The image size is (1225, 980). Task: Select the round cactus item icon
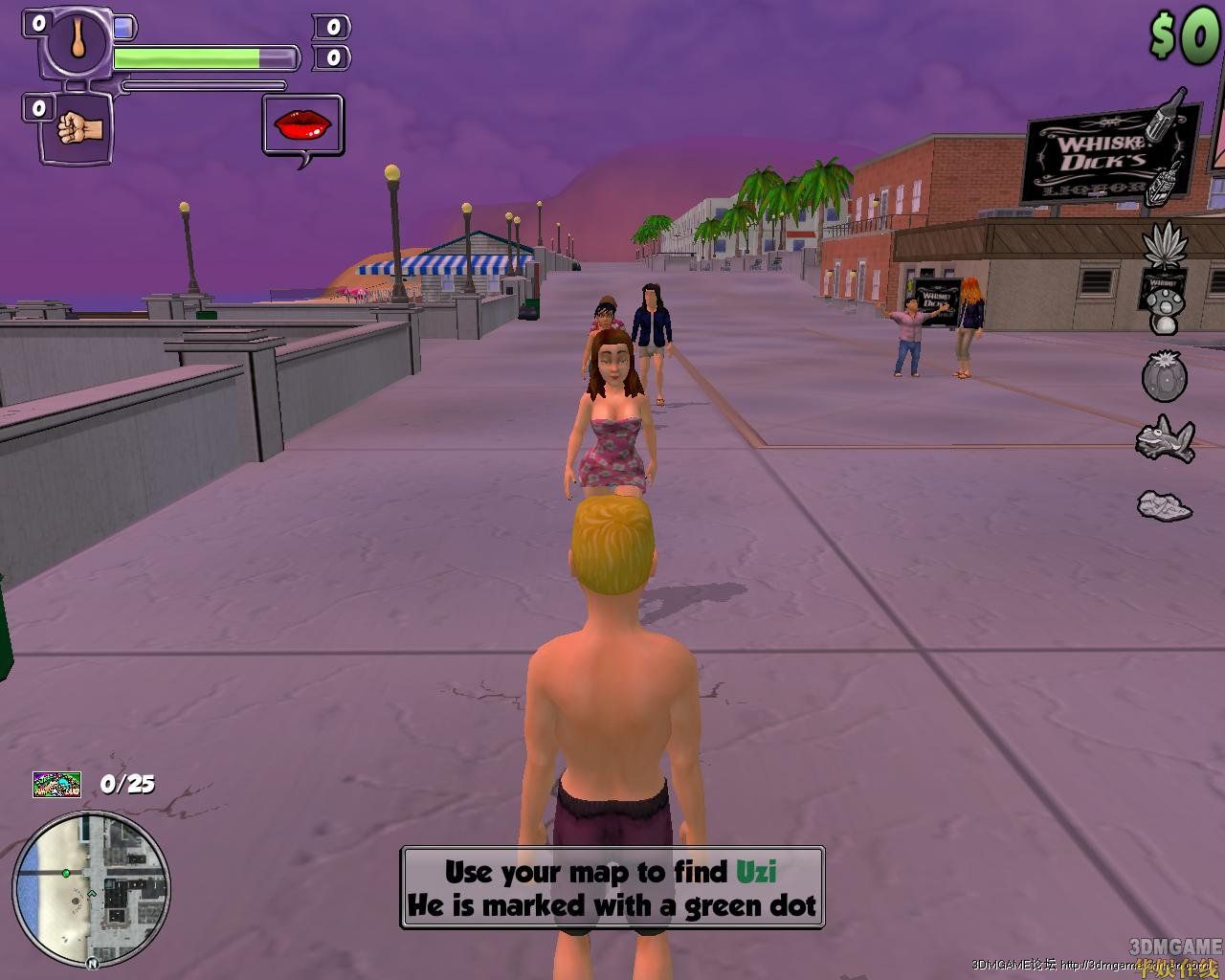pyautogui.click(x=1165, y=375)
